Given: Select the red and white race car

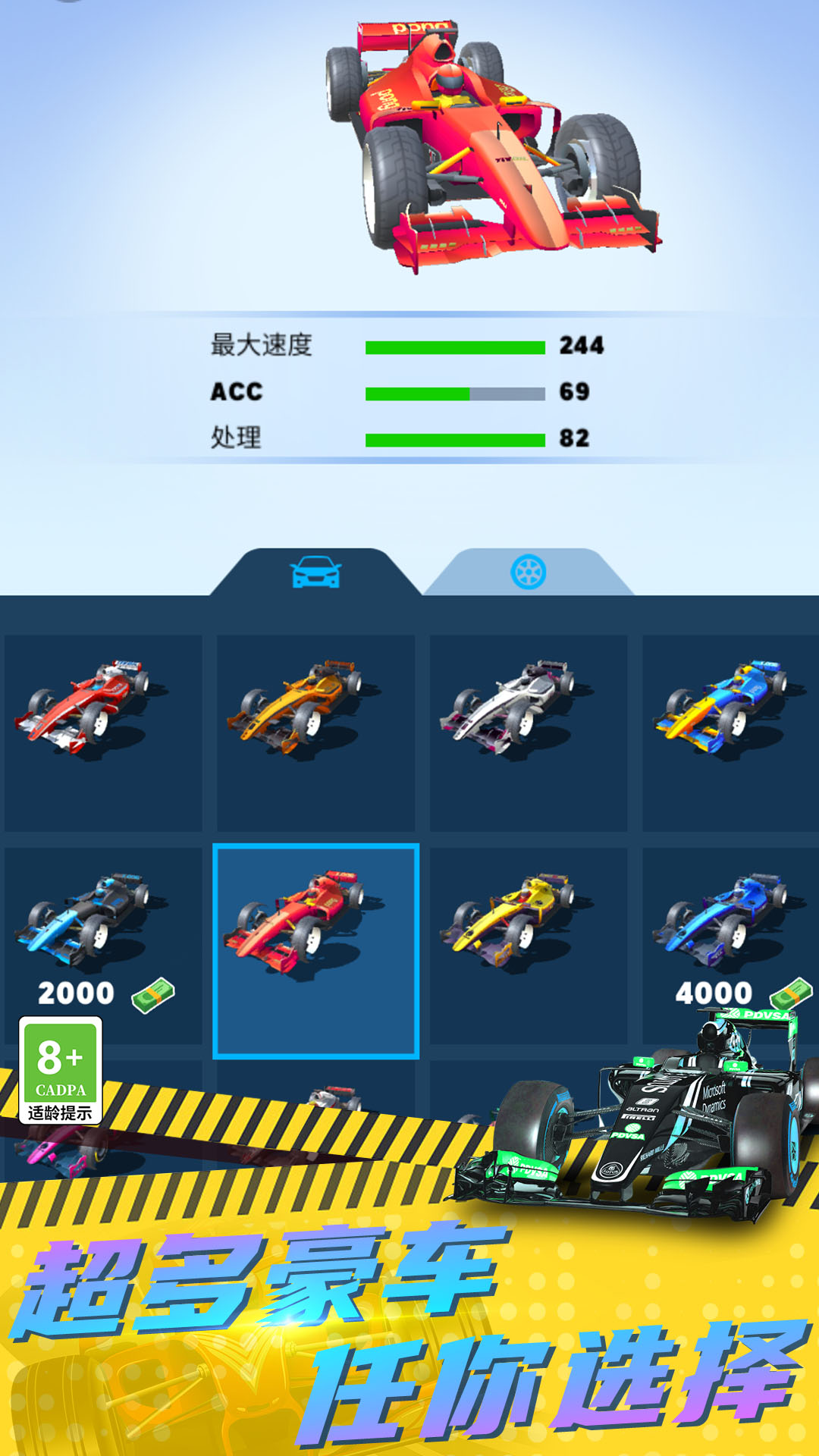Looking at the screenshot, I should (x=103, y=733).
